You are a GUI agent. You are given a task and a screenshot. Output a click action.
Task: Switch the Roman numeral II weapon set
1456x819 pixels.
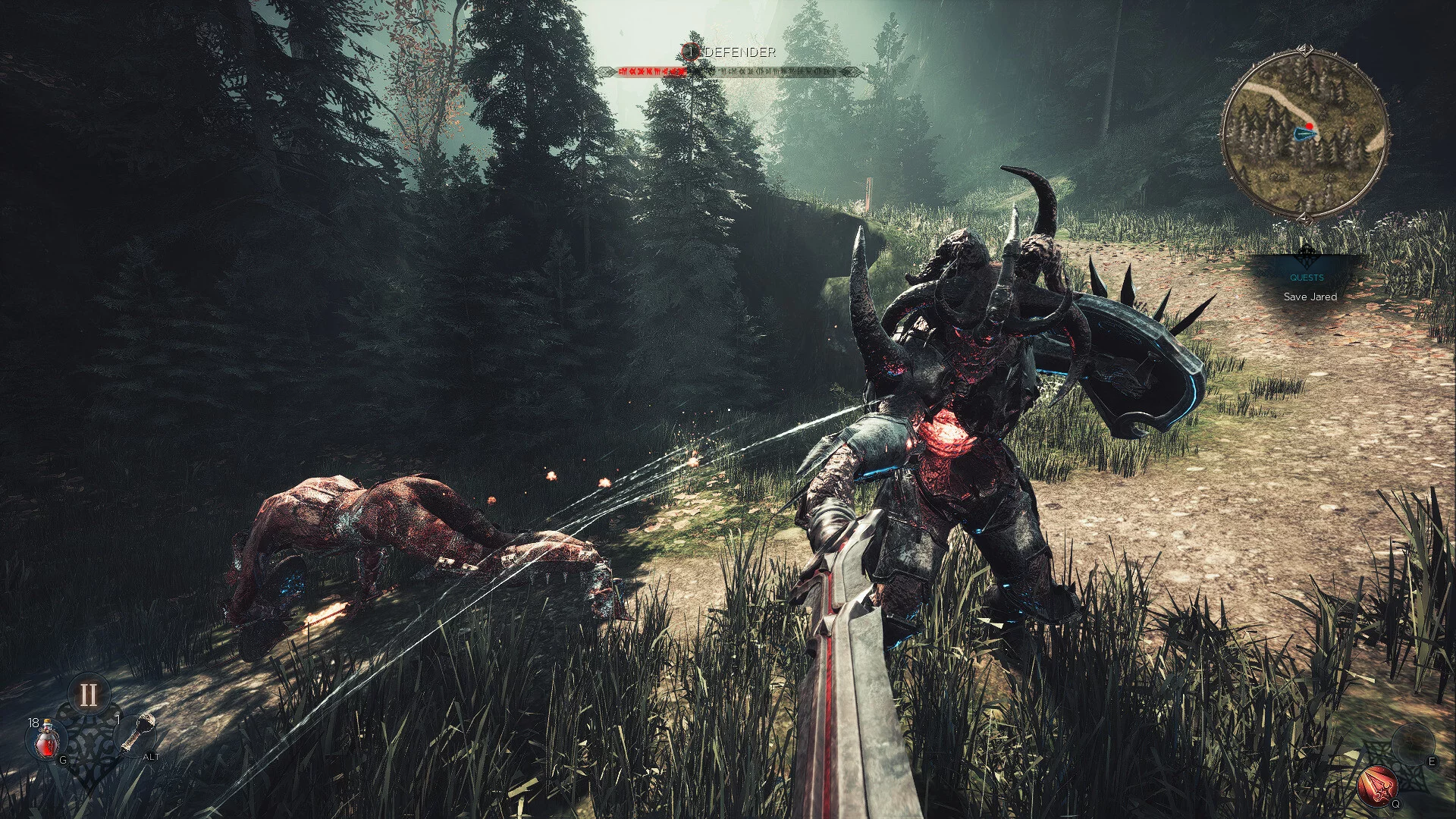point(89,695)
